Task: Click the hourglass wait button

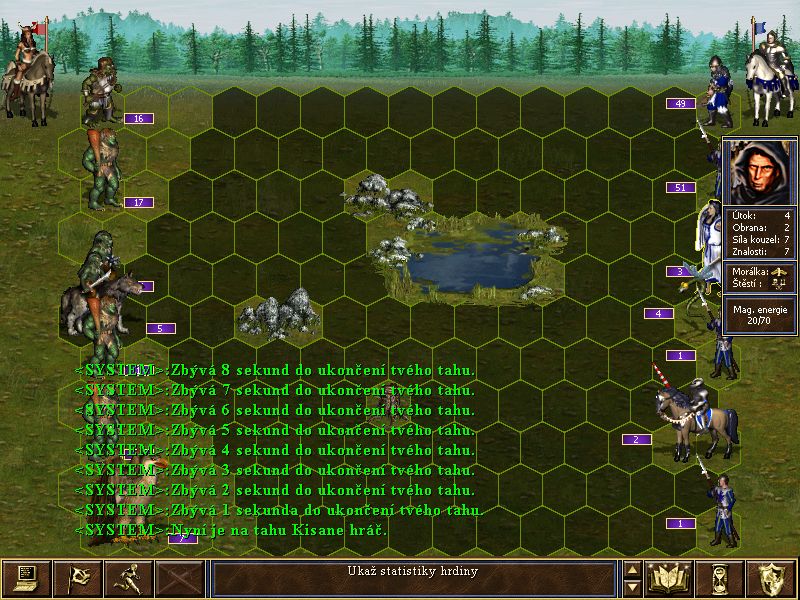Action: pos(721,578)
